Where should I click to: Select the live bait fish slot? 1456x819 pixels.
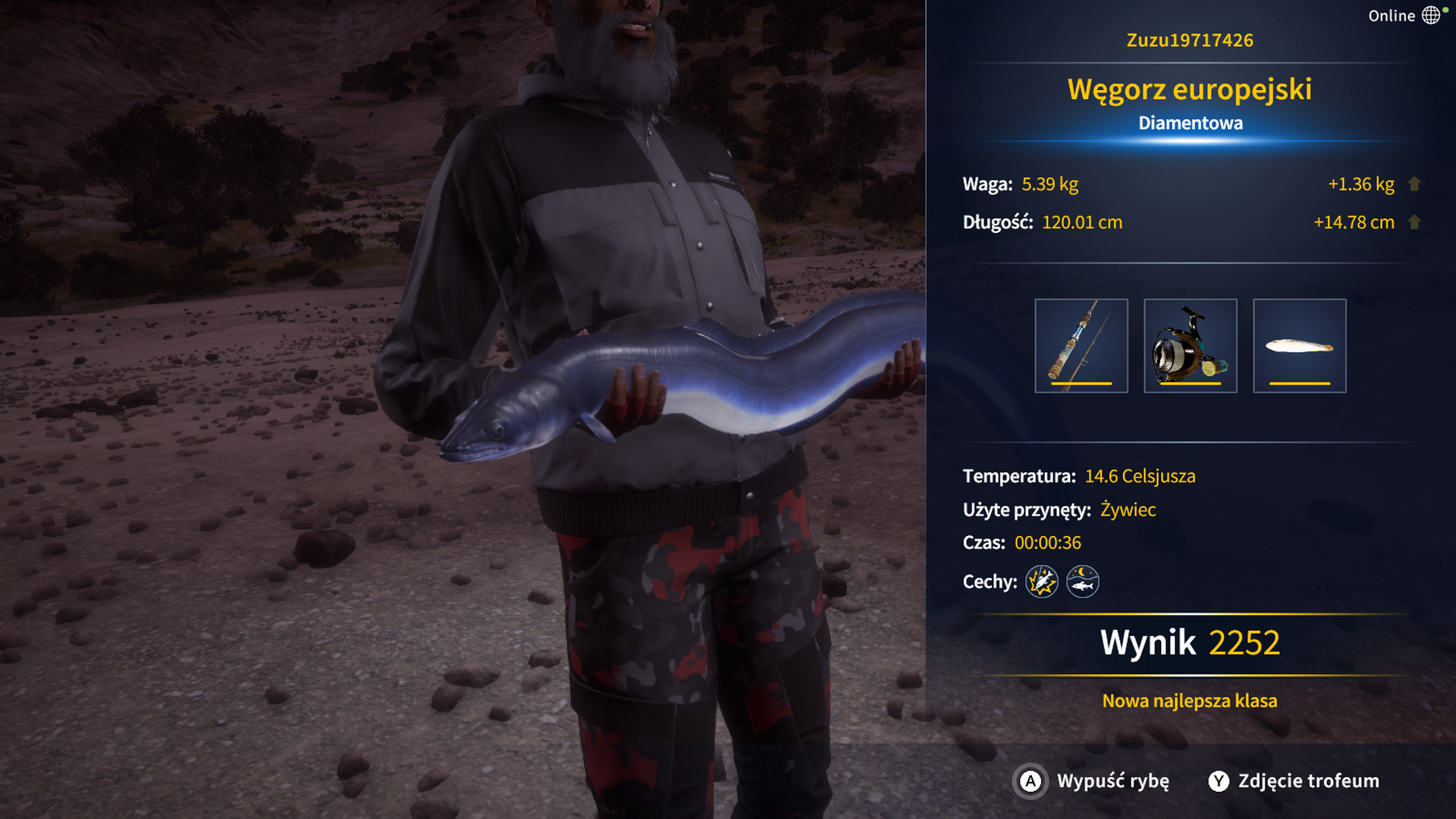(x=1299, y=346)
